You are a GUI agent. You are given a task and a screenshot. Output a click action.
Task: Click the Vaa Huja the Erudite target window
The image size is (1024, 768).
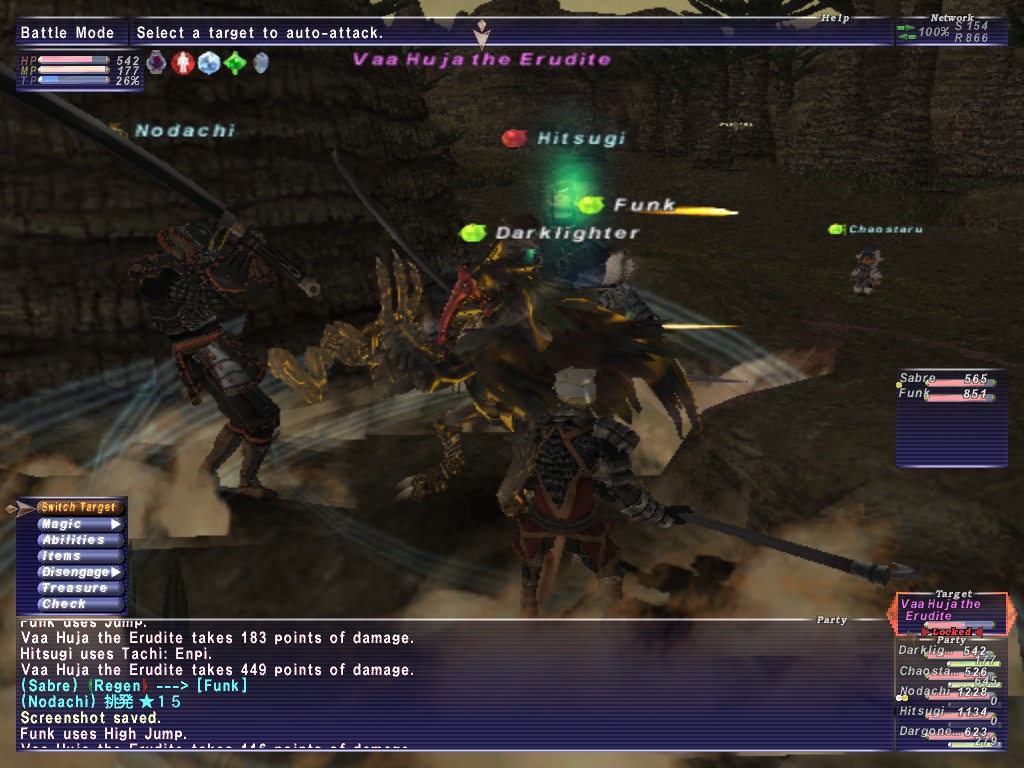click(951, 612)
